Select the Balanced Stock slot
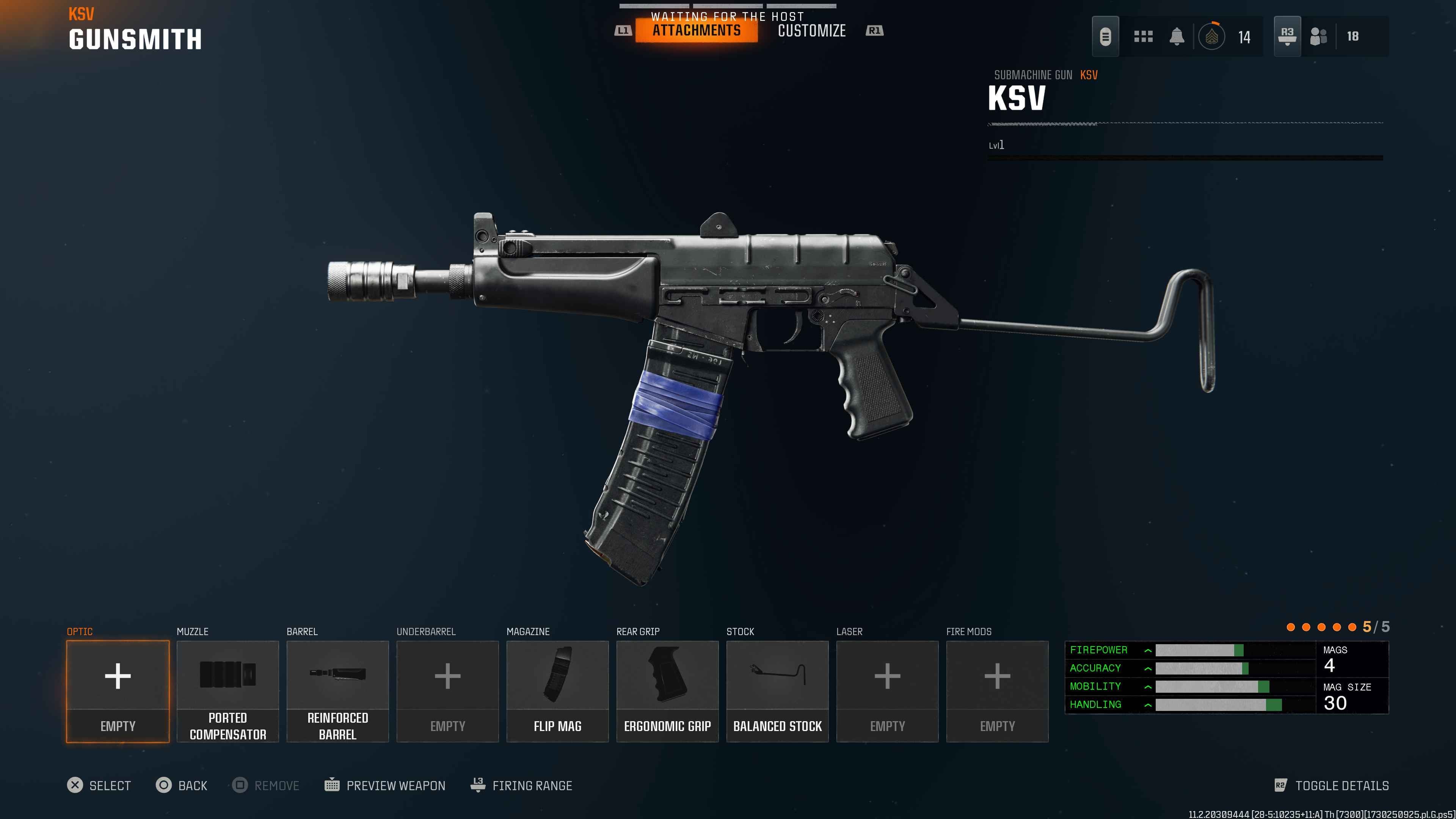The width and height of the screenshot is (1456, 819). pyautogui.click(x=777, y=691)
